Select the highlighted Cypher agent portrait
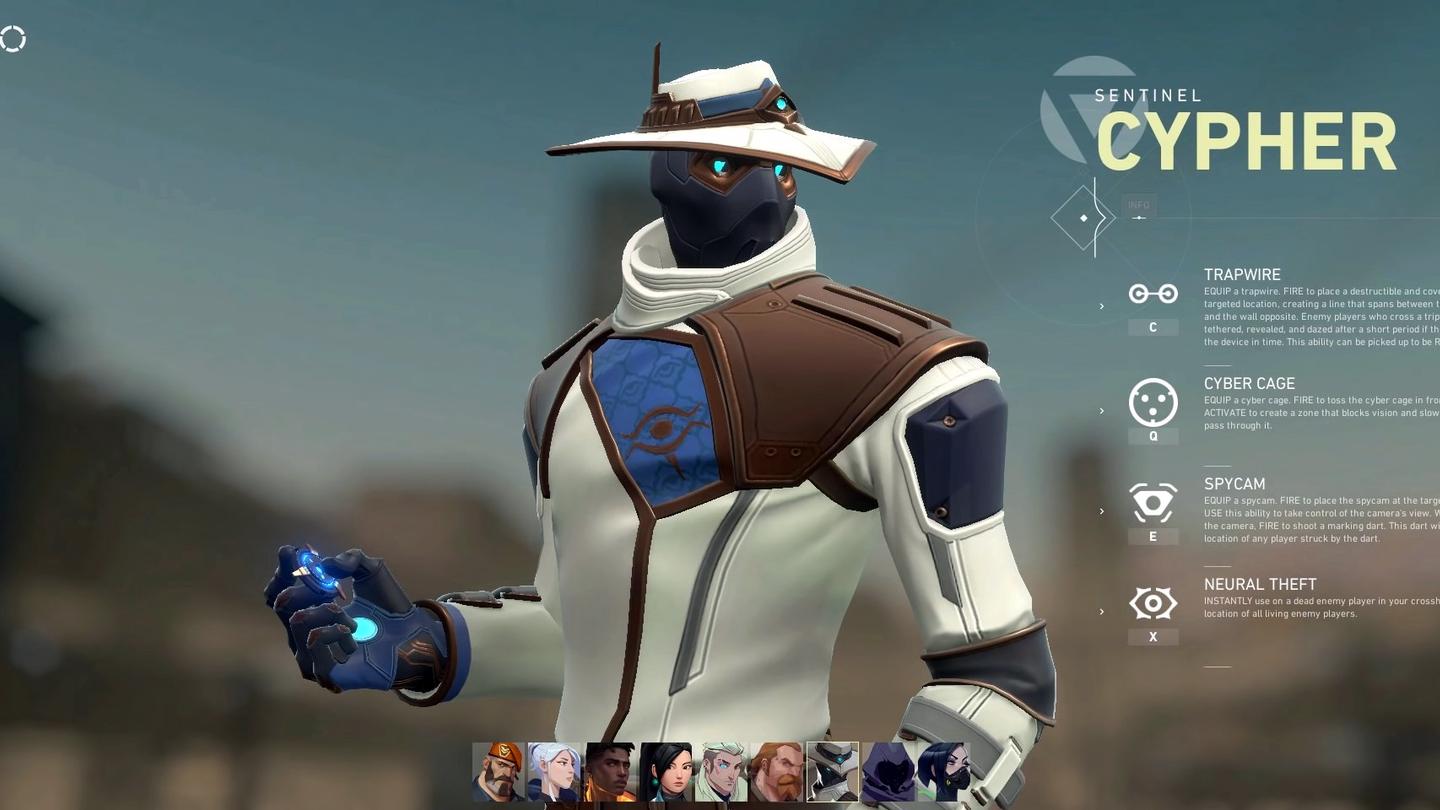This screenshot has width=1440, height=810. (x=833, y=771)
